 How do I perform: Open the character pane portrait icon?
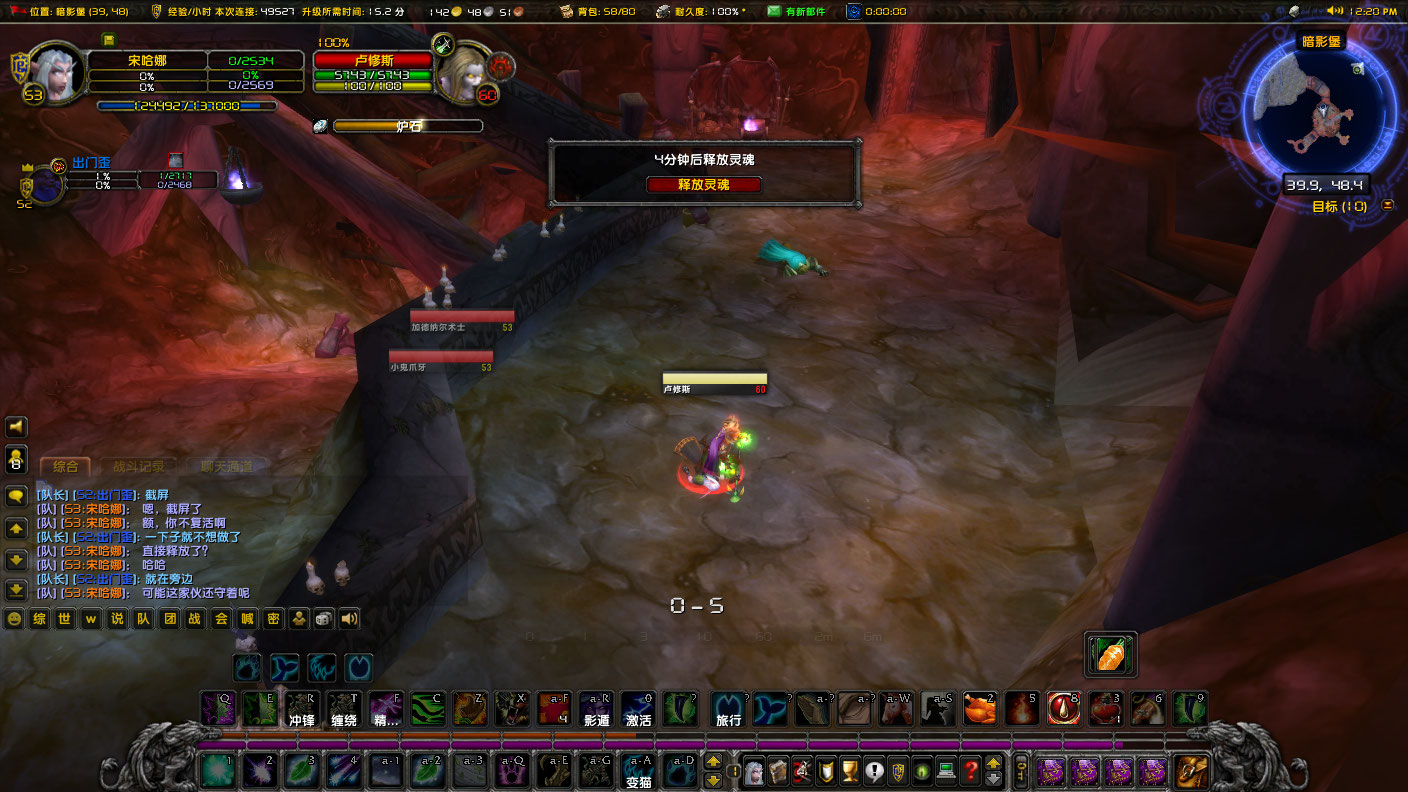[x=754, y=770]
